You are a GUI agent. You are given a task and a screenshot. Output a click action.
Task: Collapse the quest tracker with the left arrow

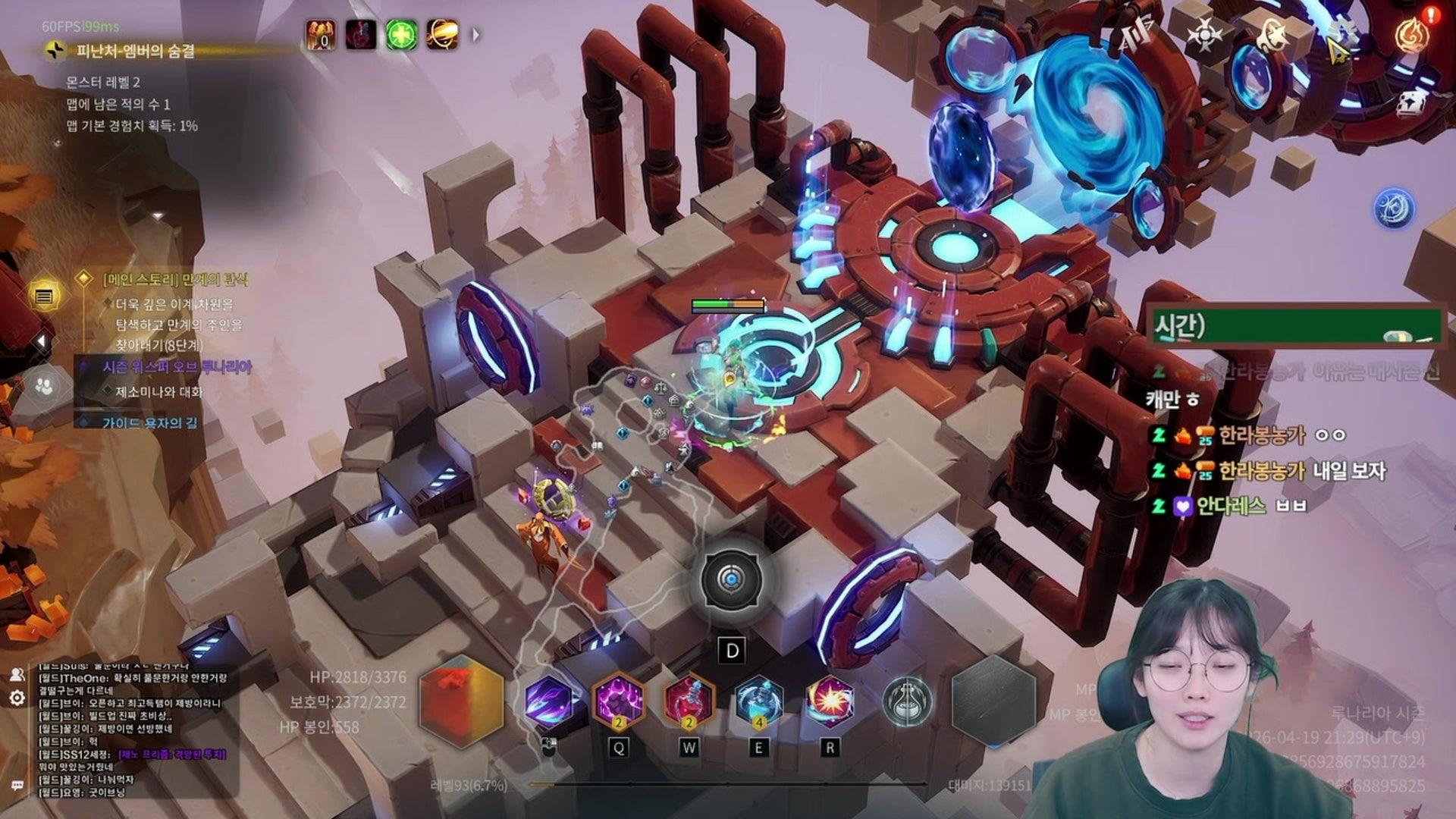[x=42, y=342]
